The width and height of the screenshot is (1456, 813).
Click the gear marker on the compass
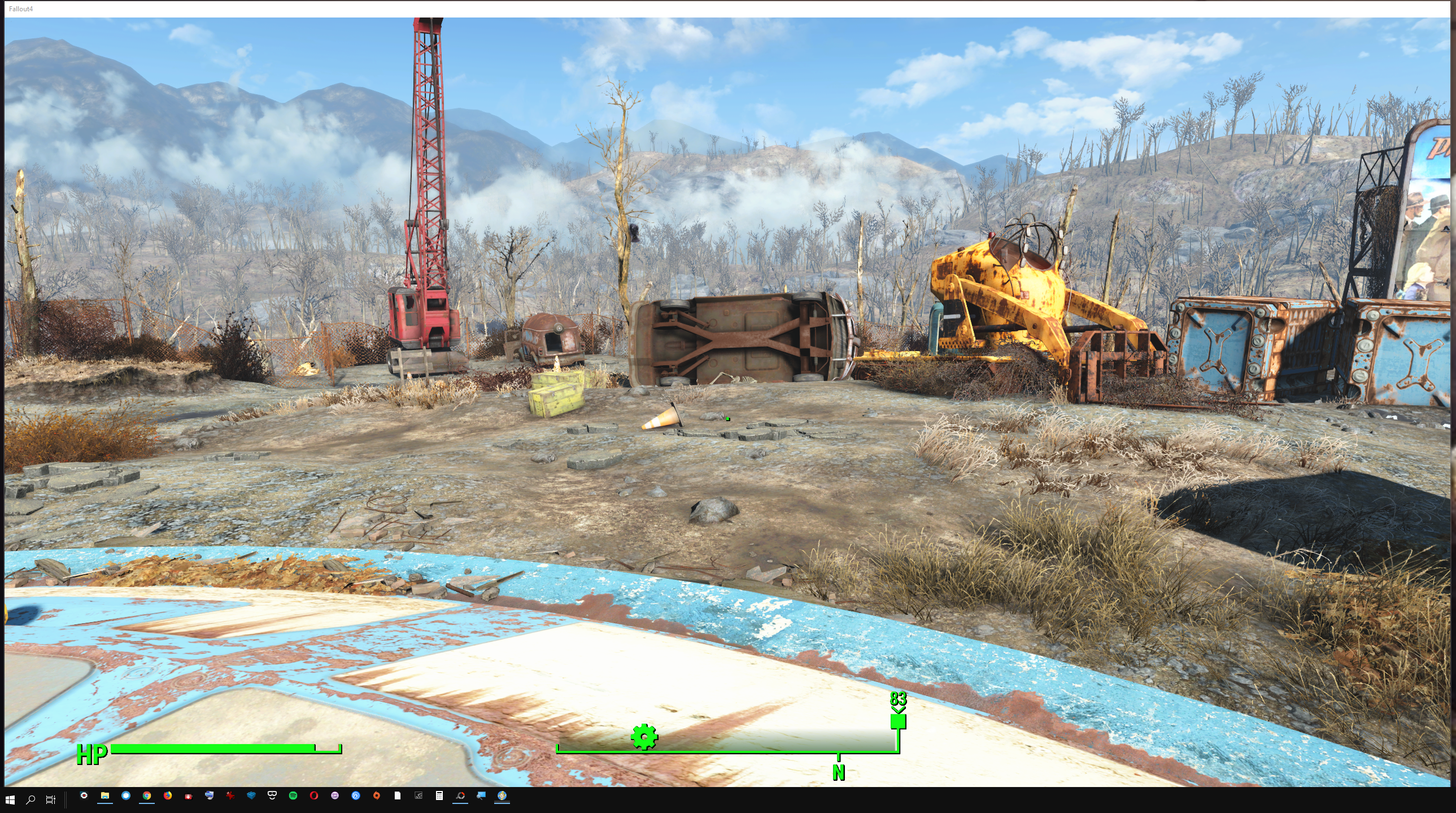pos(644,737)
